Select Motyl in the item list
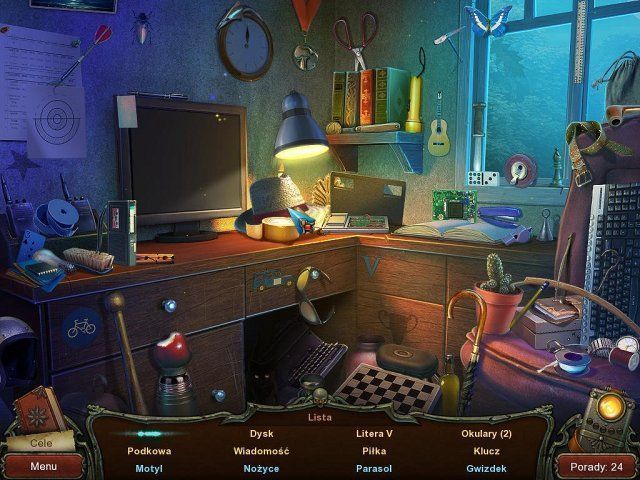Screen dimensions: 640x480 click(x=148, y=468)
